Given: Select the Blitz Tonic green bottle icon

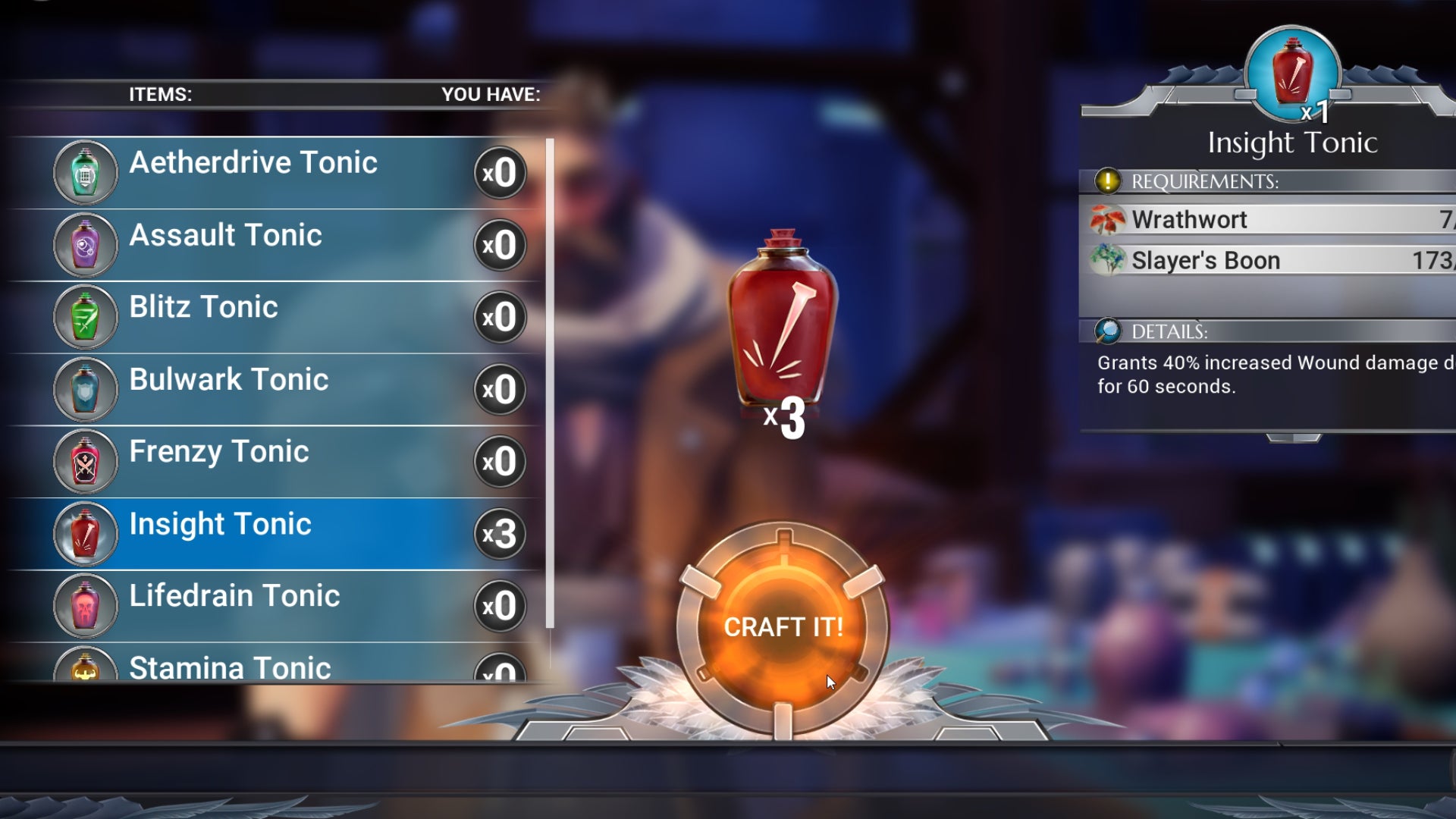Looking at the screenshot, I should pyautogui.click(x=85, y=316).
